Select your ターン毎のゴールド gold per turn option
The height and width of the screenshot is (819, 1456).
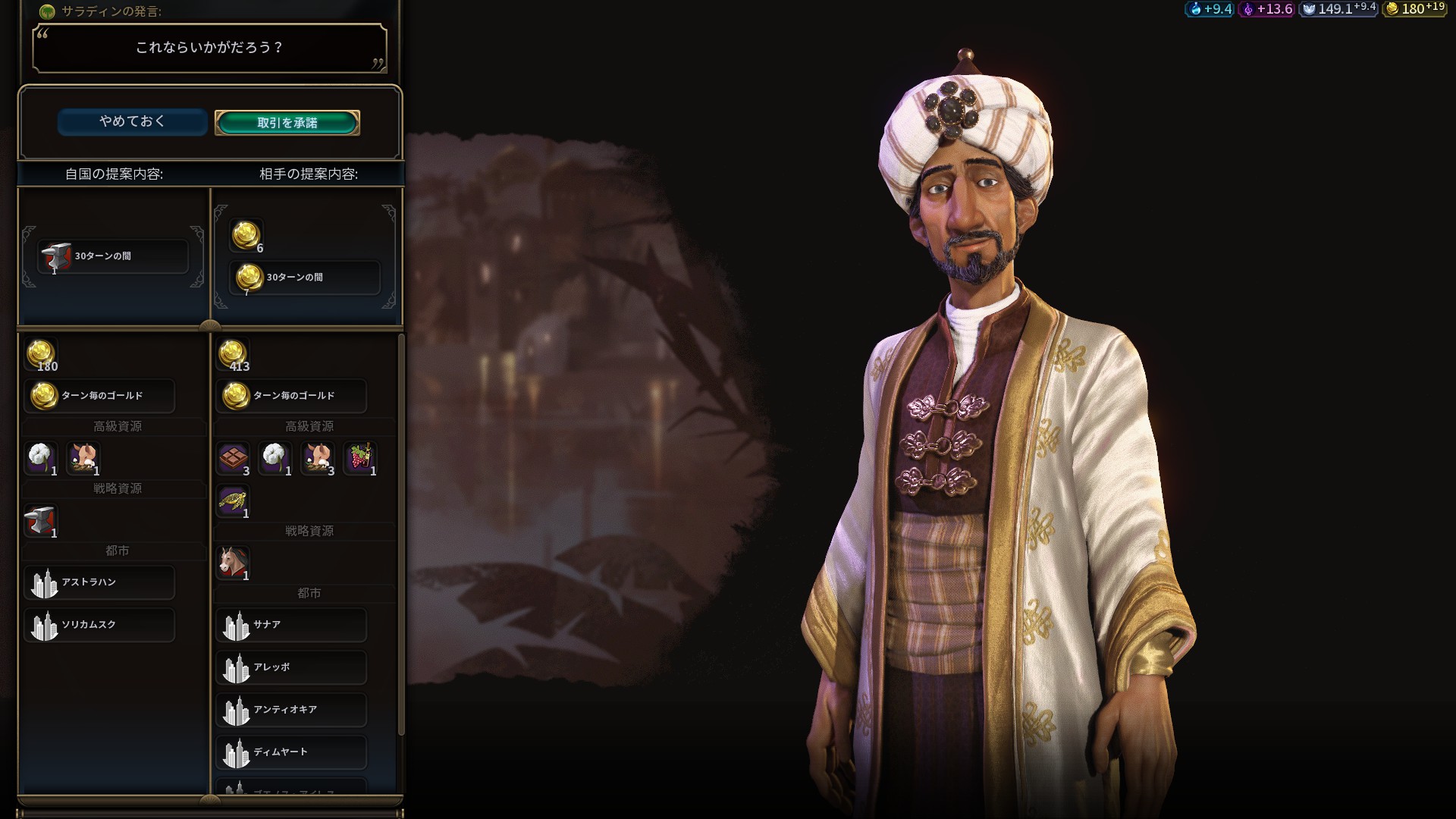click(x=99, y=396)
